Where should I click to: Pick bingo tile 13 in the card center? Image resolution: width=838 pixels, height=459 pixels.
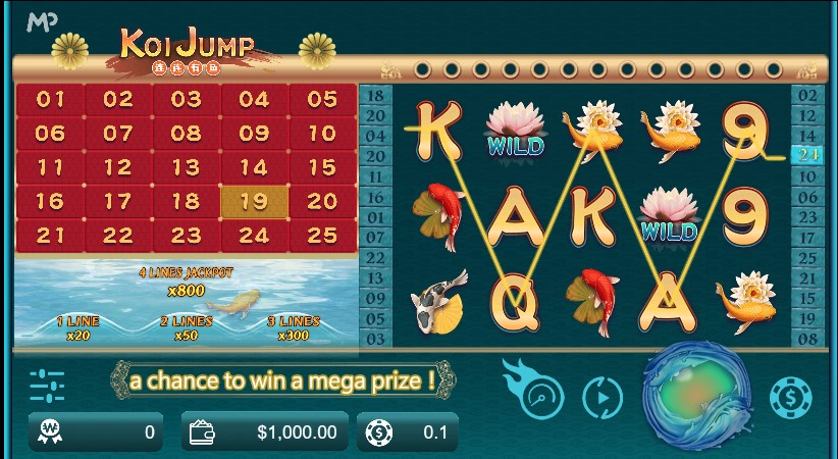[186, 167]
